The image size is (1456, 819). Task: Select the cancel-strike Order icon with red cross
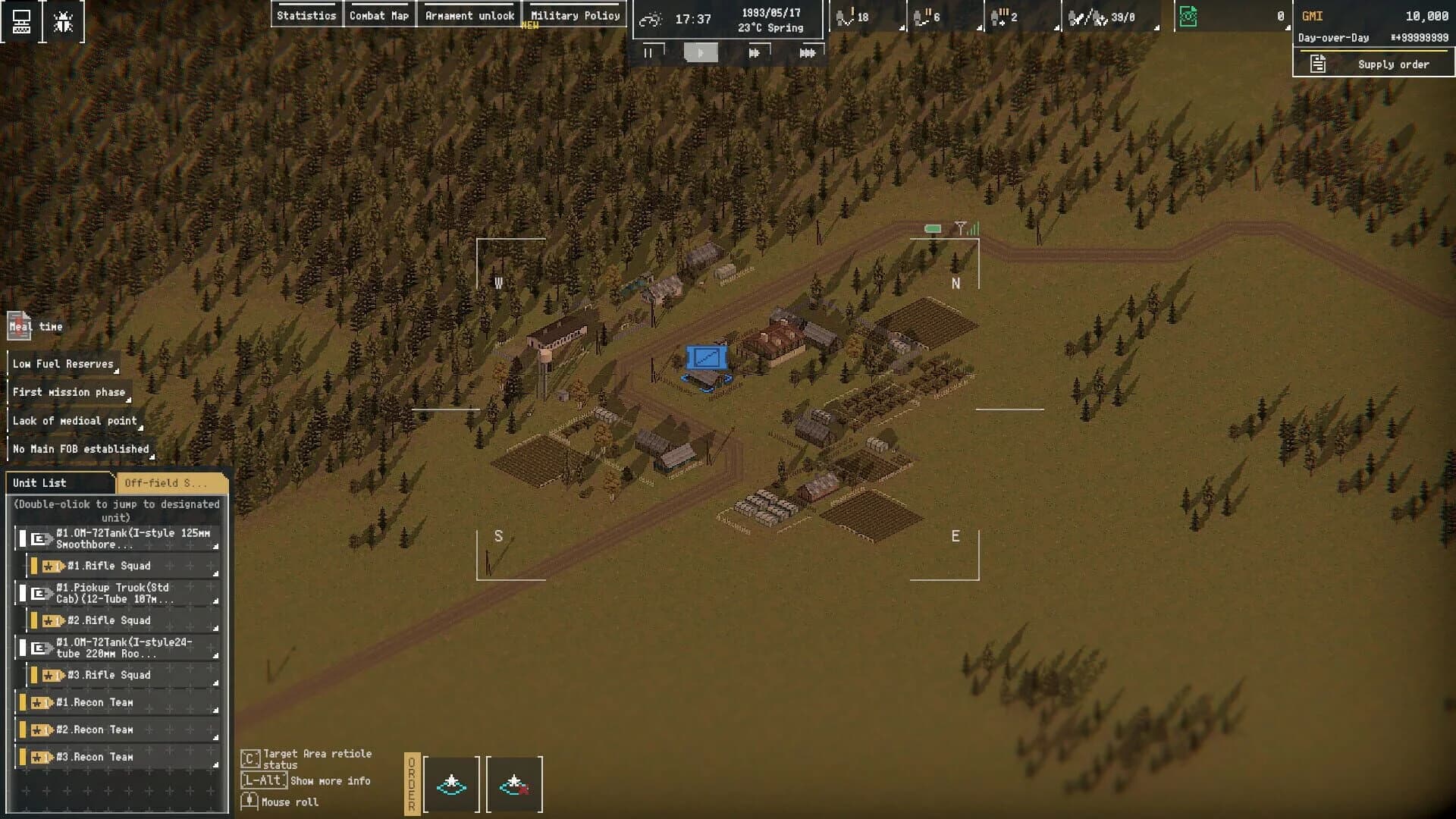click(515, 784)
